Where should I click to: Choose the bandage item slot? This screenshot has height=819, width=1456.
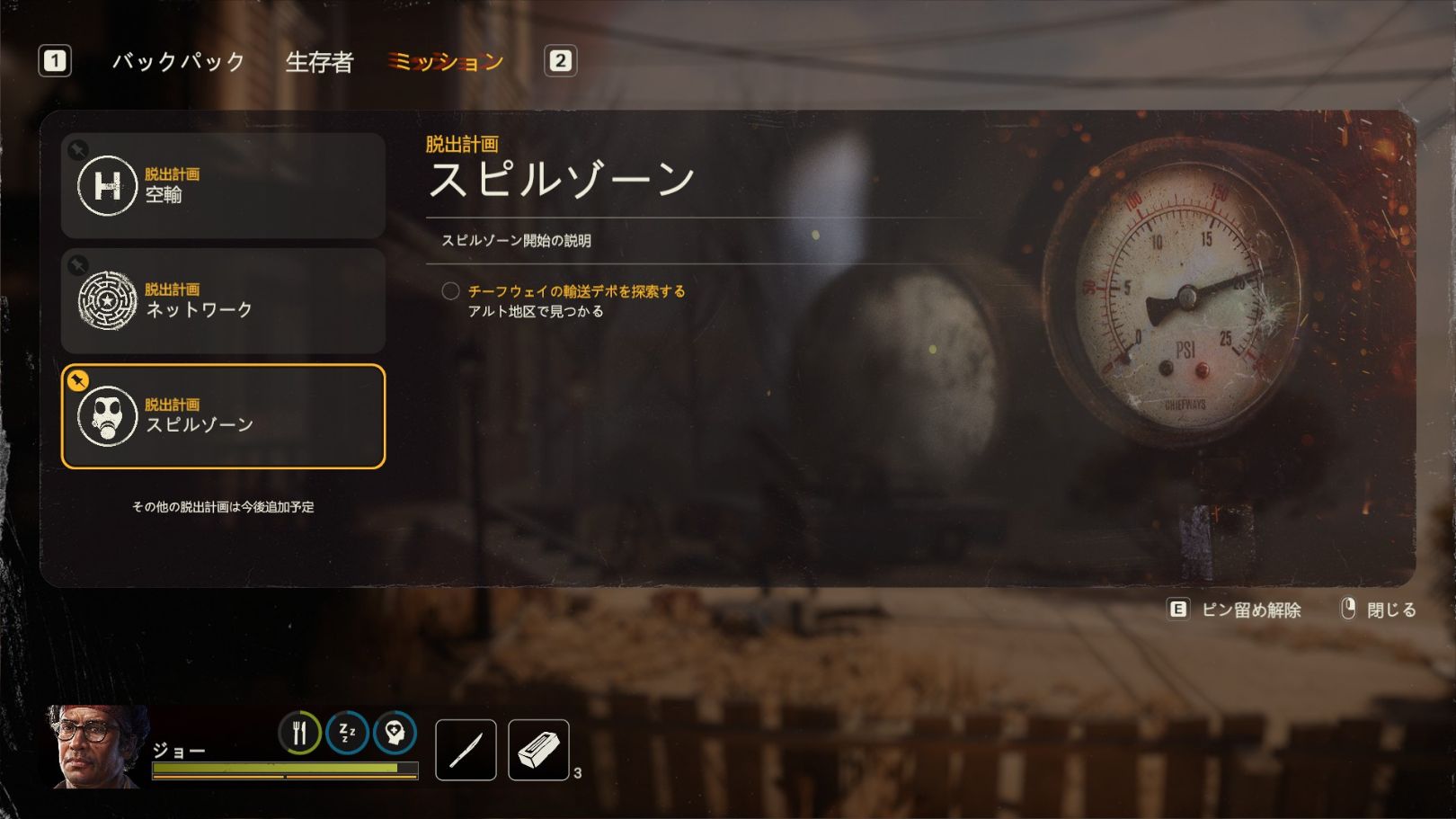click(538, 750)
